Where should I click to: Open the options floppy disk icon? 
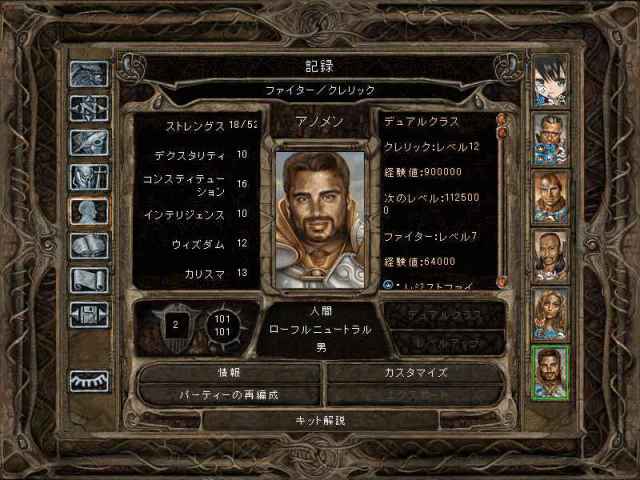click(x=88, y=314)
